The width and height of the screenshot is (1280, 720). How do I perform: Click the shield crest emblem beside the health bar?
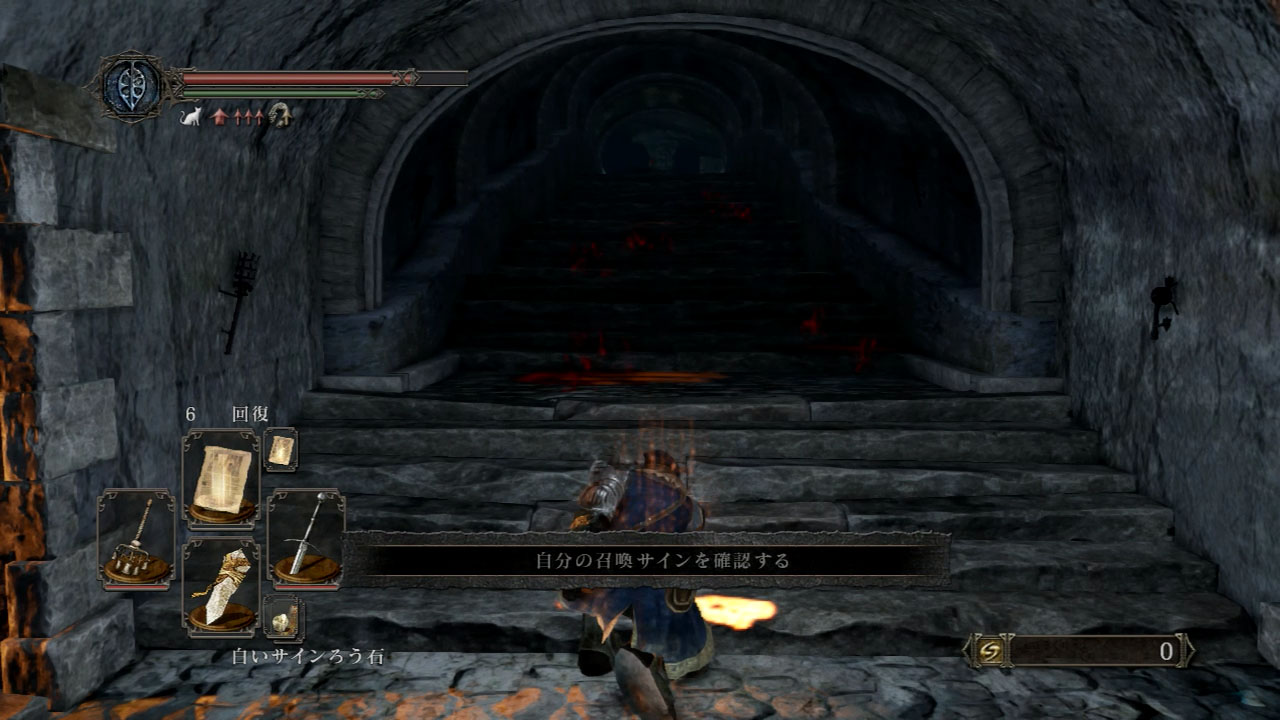tap(130, 83)
